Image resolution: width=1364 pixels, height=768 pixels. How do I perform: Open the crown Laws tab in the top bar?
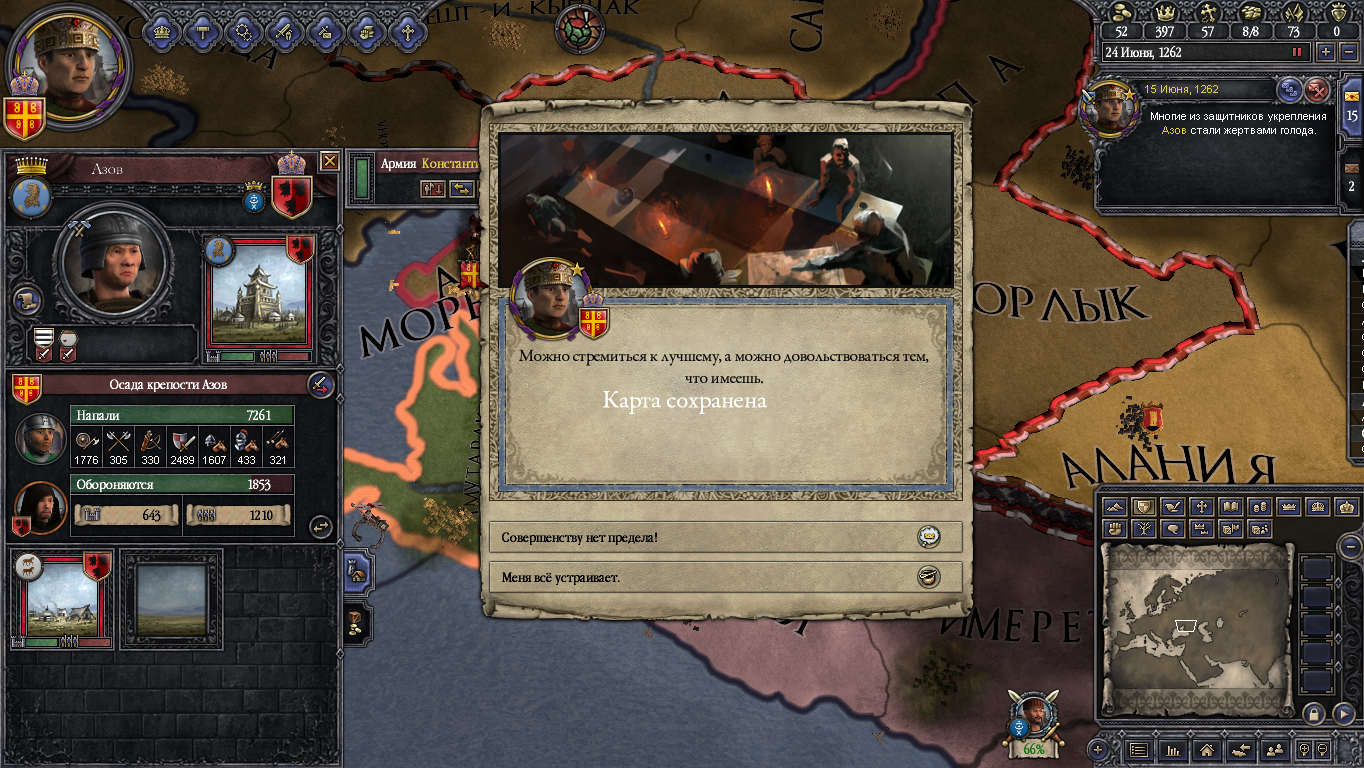coord(162,32)
